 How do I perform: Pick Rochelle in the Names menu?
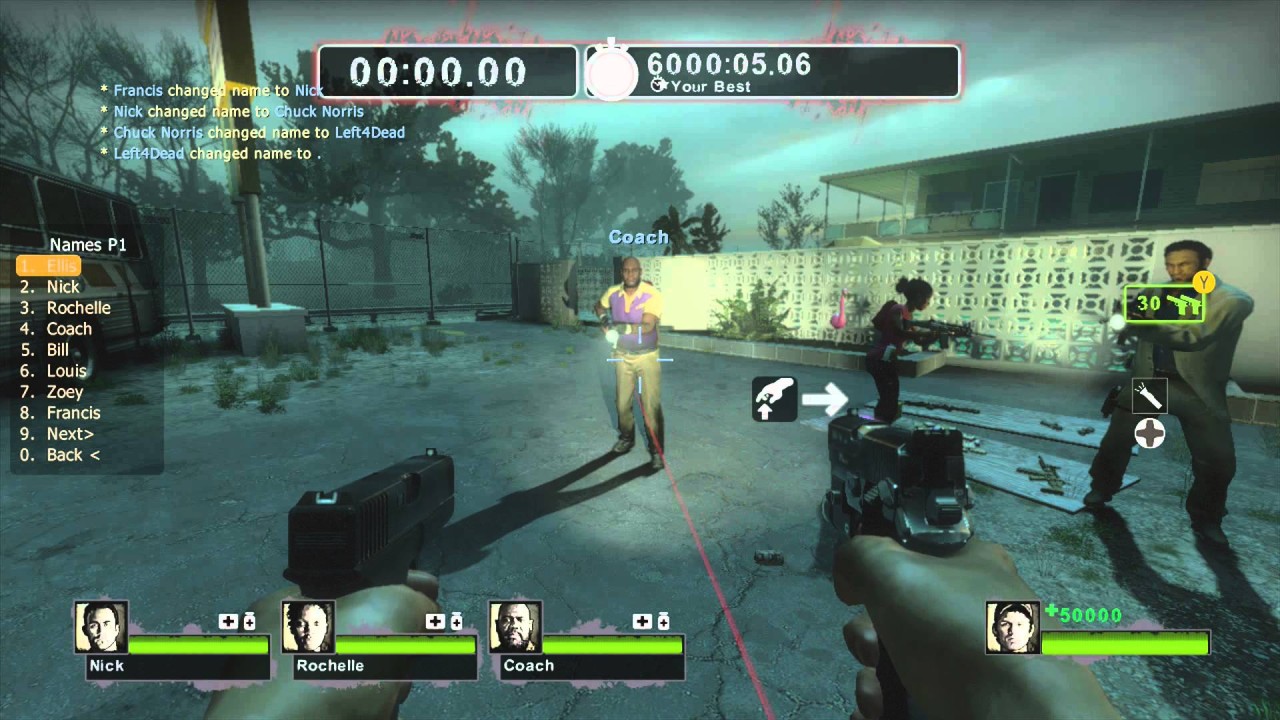pyautogui.click(x=78, y=308)
